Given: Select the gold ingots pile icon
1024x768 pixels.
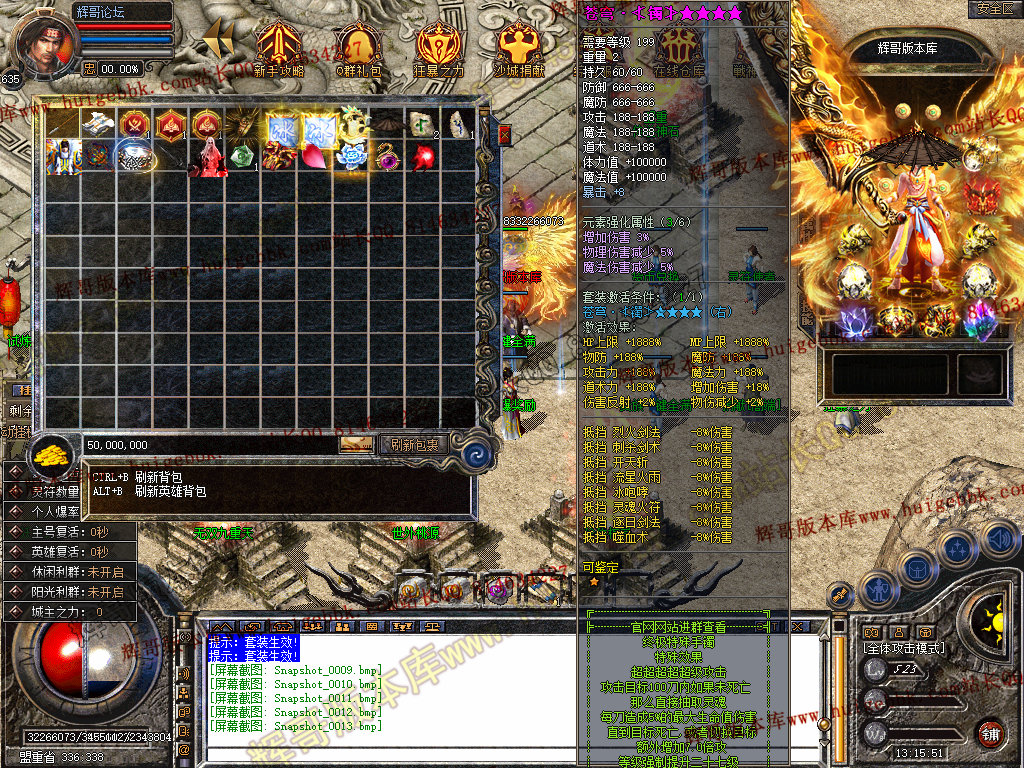Looking at the screenshot, I should pos(50,457).
